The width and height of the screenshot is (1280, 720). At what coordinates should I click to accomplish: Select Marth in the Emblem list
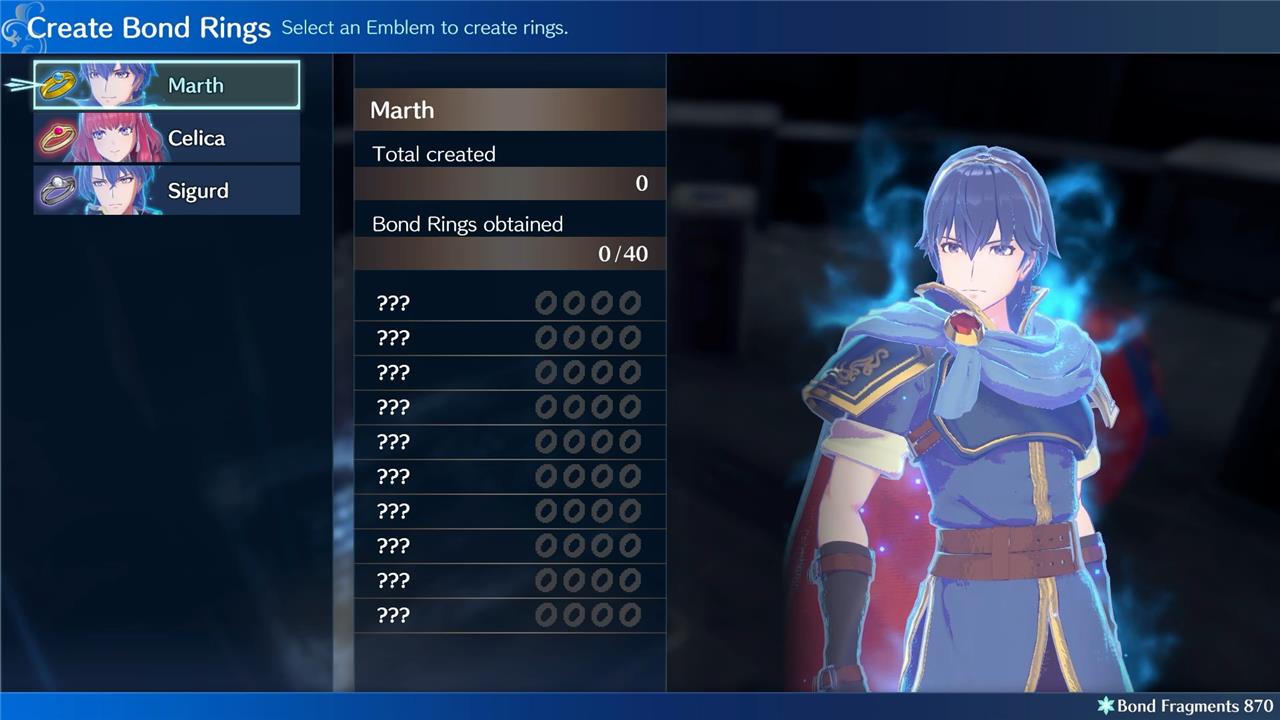[x=167, y=85]
